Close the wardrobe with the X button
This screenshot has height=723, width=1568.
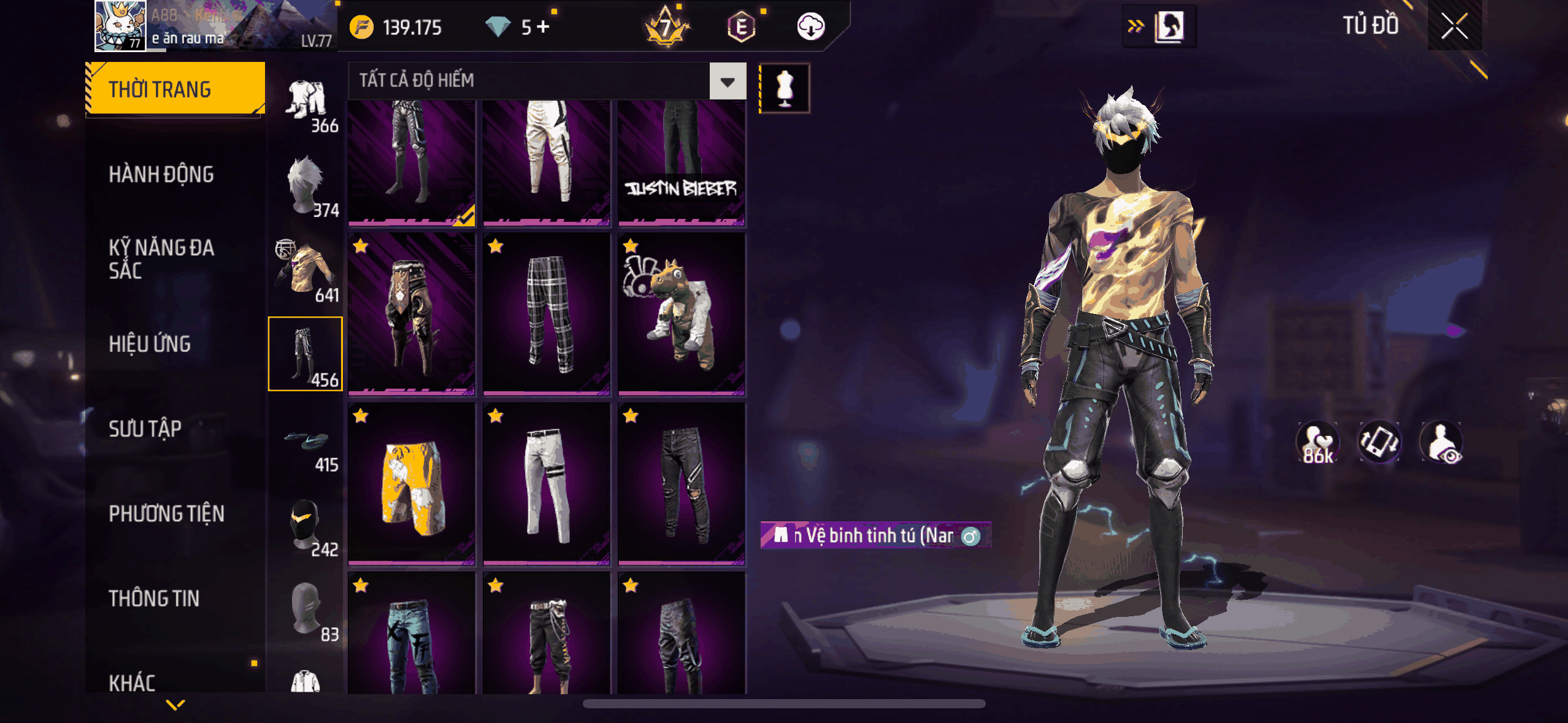1454,26
